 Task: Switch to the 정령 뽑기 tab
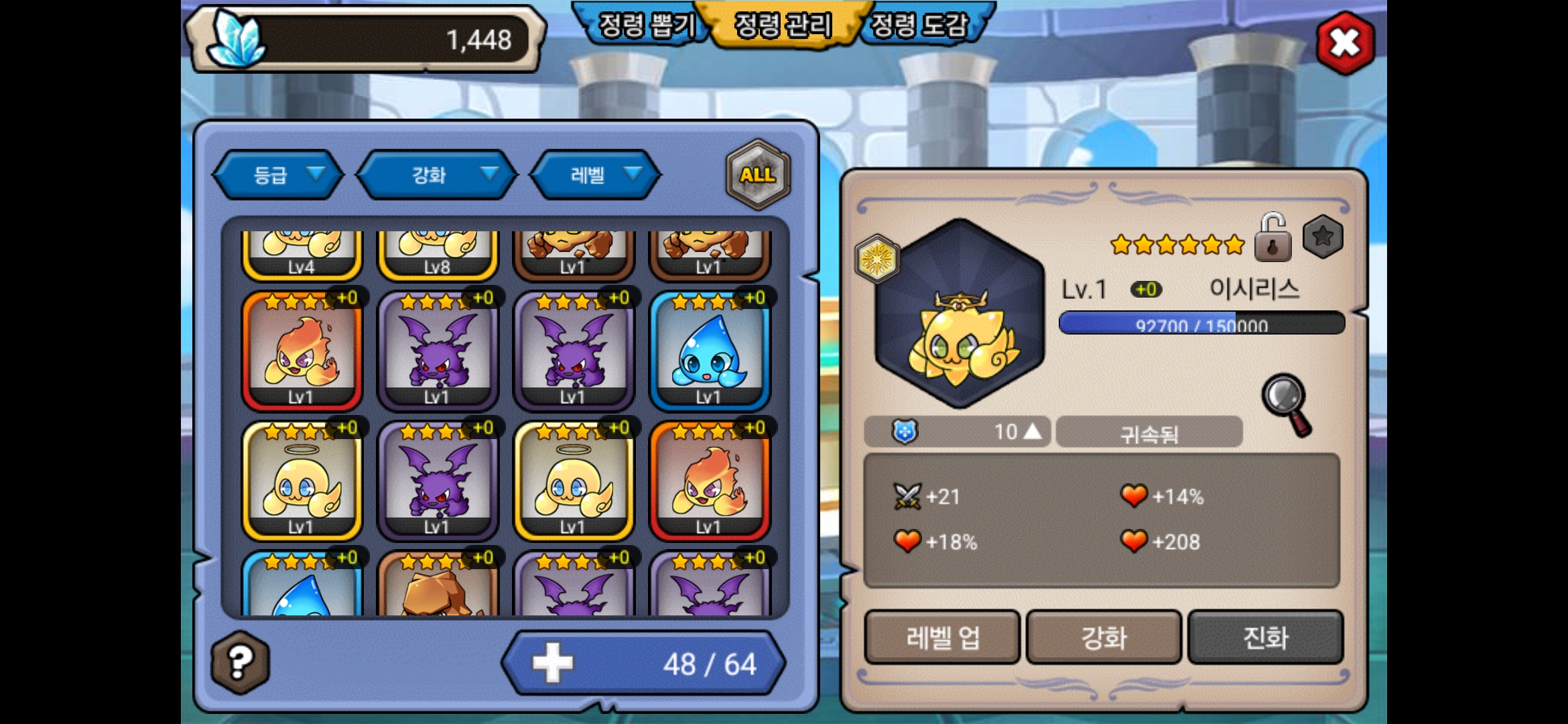pos(646,25)
